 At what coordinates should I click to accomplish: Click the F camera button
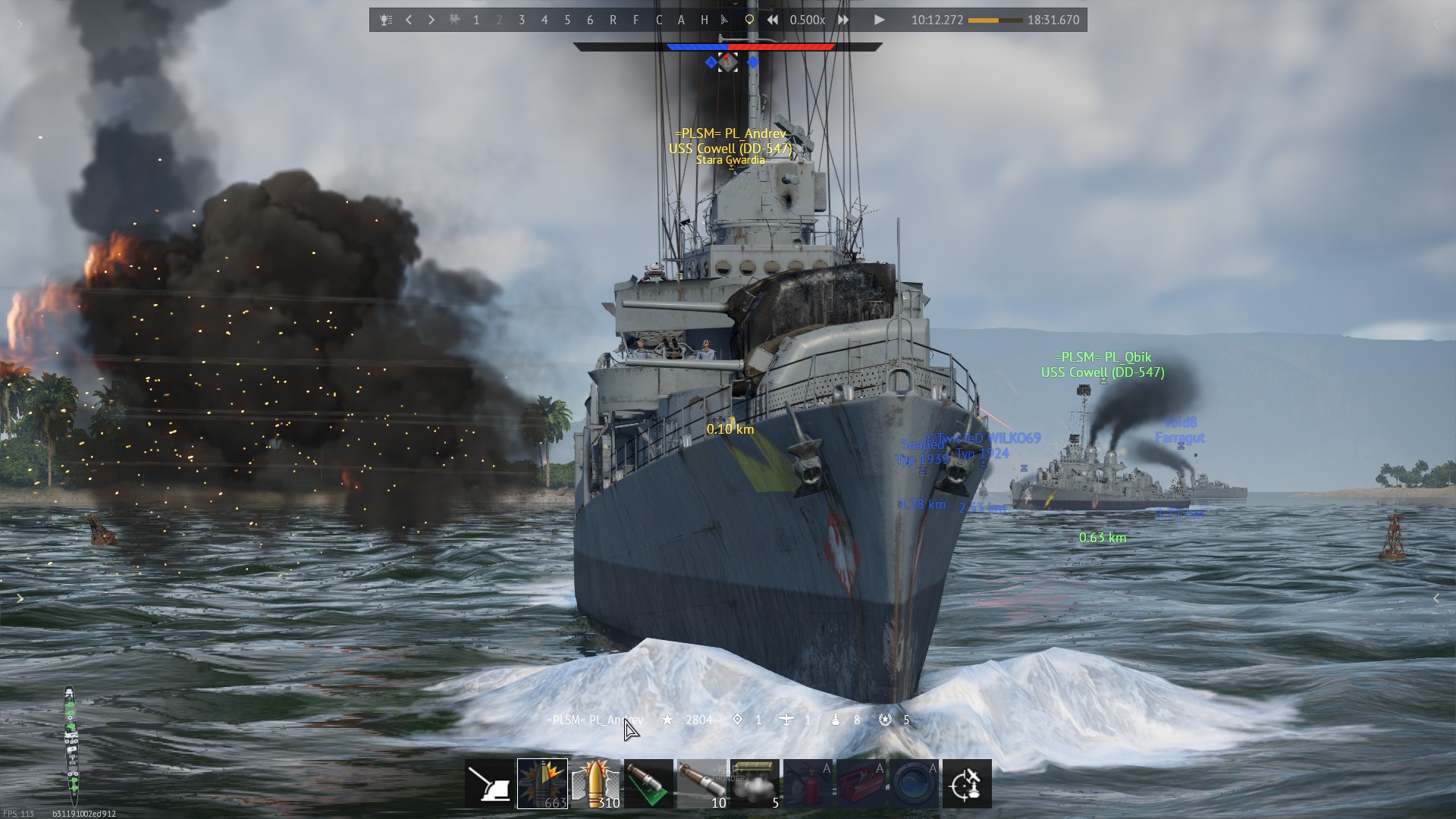coord(635,20)
